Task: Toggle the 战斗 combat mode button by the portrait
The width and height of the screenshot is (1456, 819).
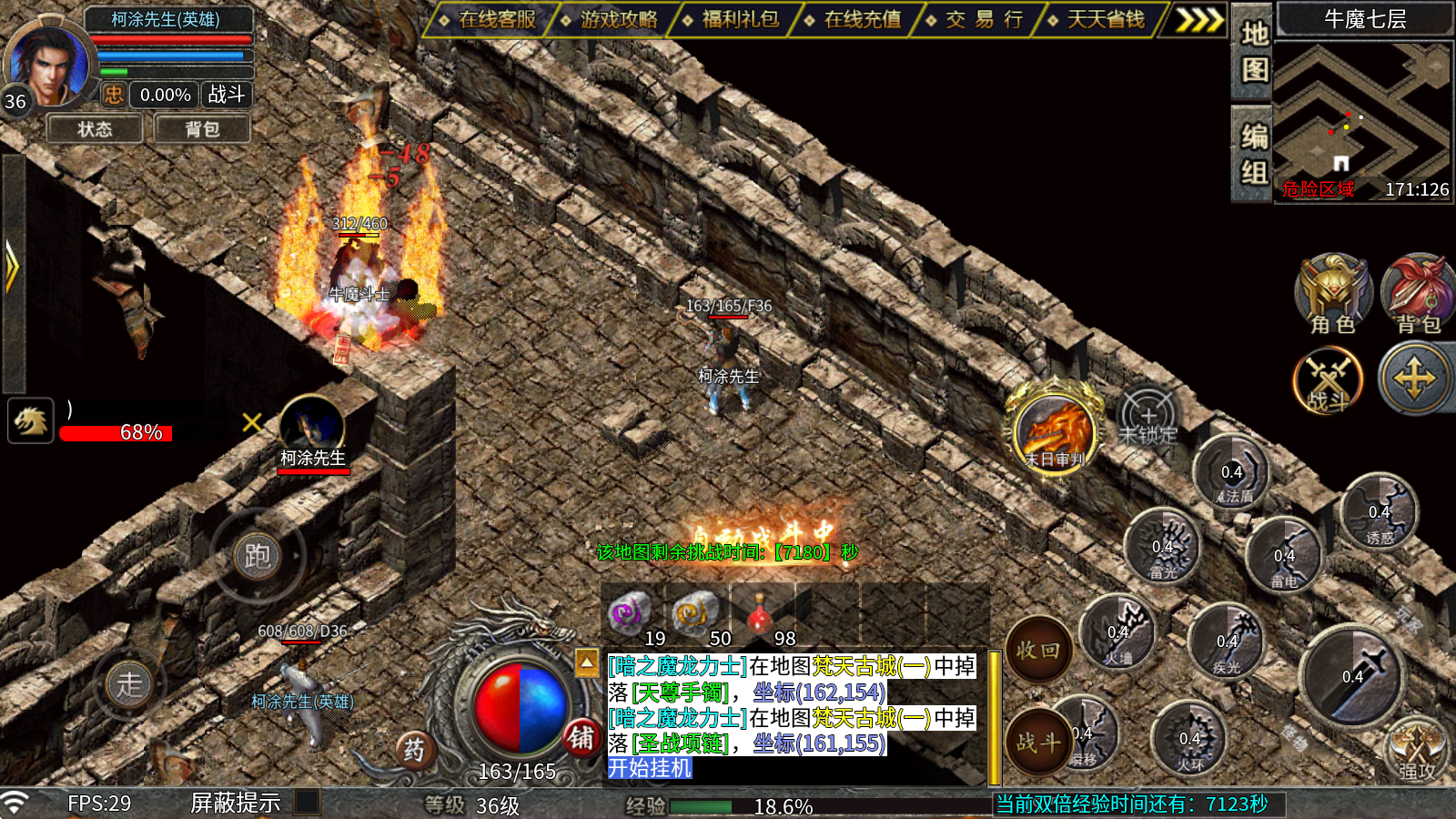Action: point(226,95)
